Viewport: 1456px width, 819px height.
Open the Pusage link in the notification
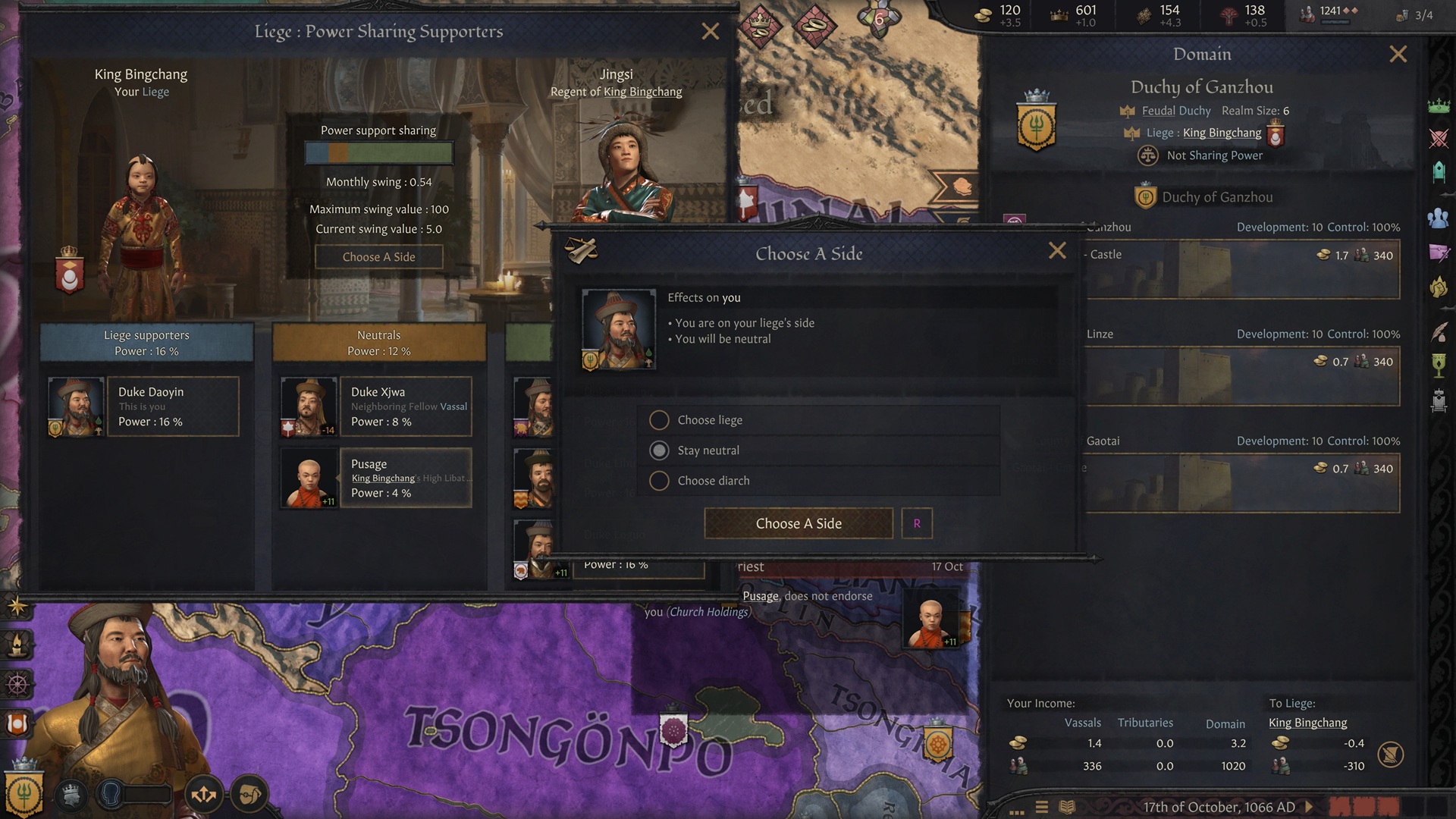point(760,596)
